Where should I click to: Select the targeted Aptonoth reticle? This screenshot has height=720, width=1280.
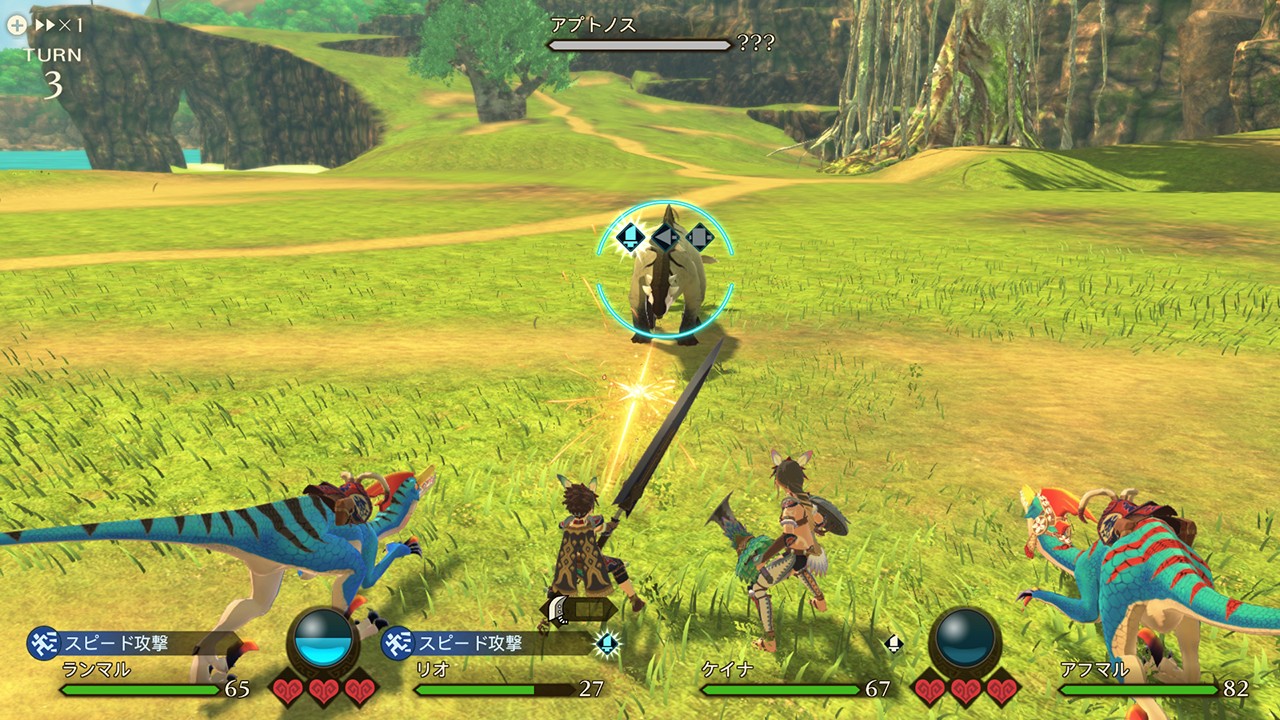tap(665, 270)
